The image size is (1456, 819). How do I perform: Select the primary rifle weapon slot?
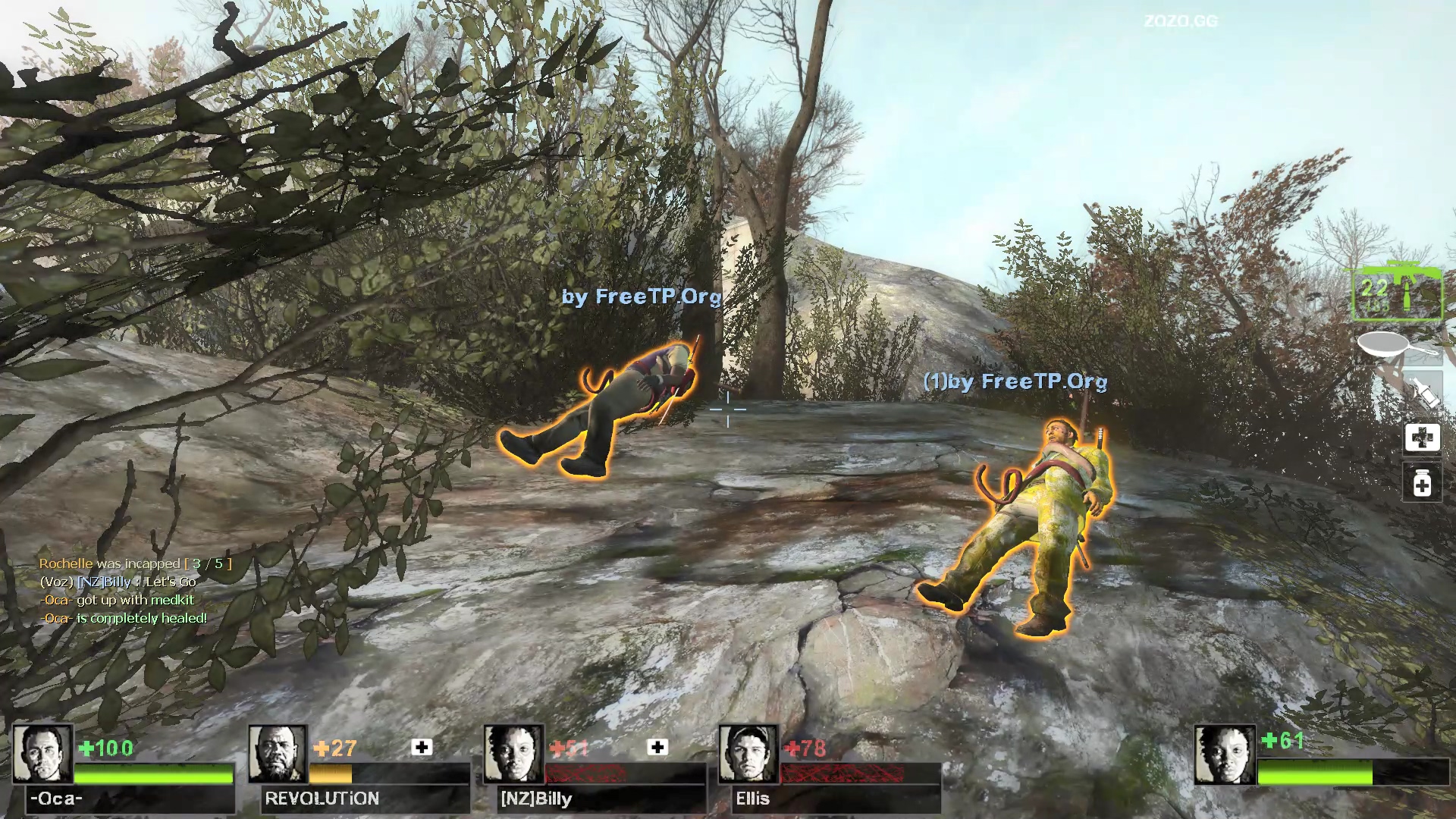(1396, 293)
